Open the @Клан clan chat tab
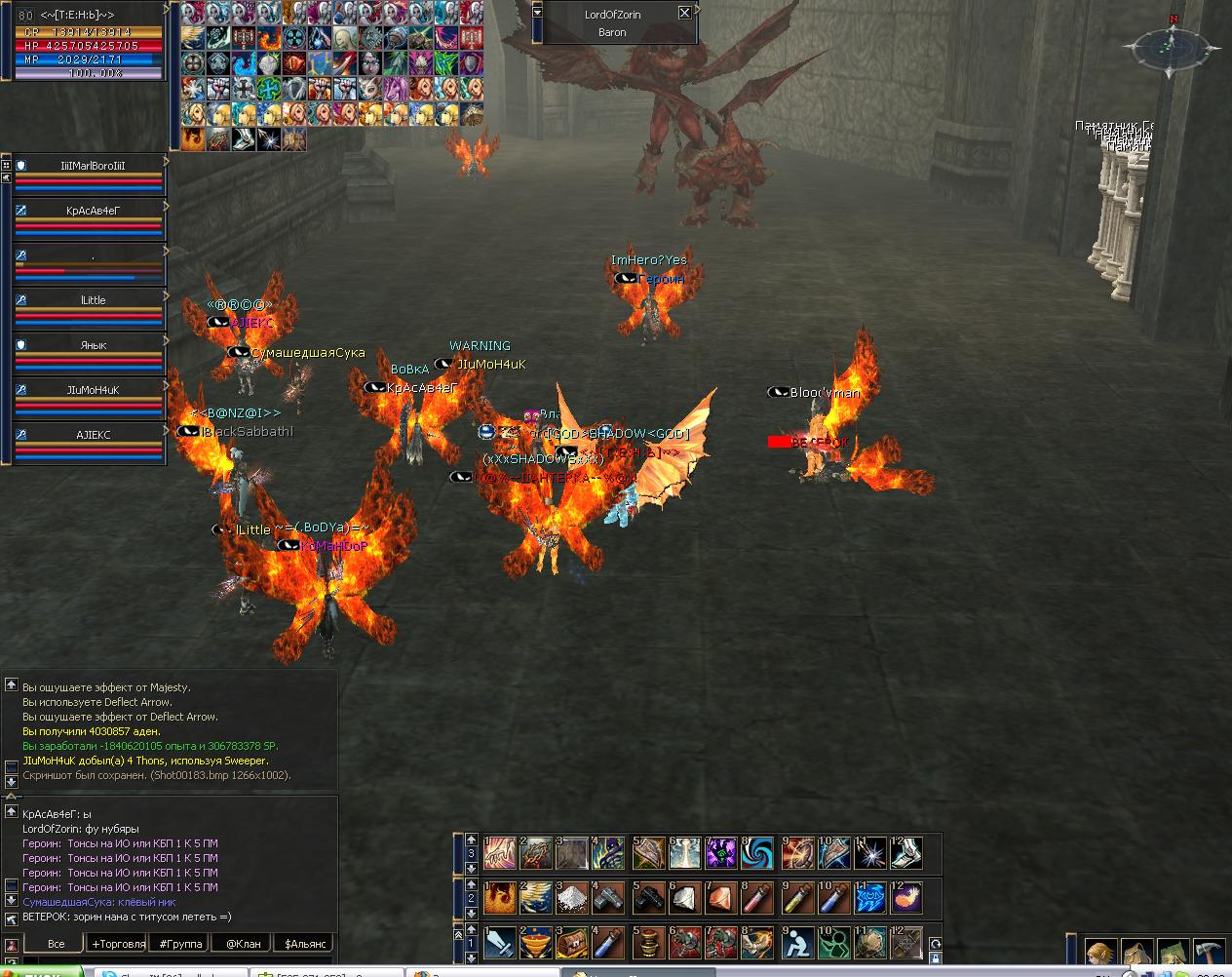 [243, 944]
